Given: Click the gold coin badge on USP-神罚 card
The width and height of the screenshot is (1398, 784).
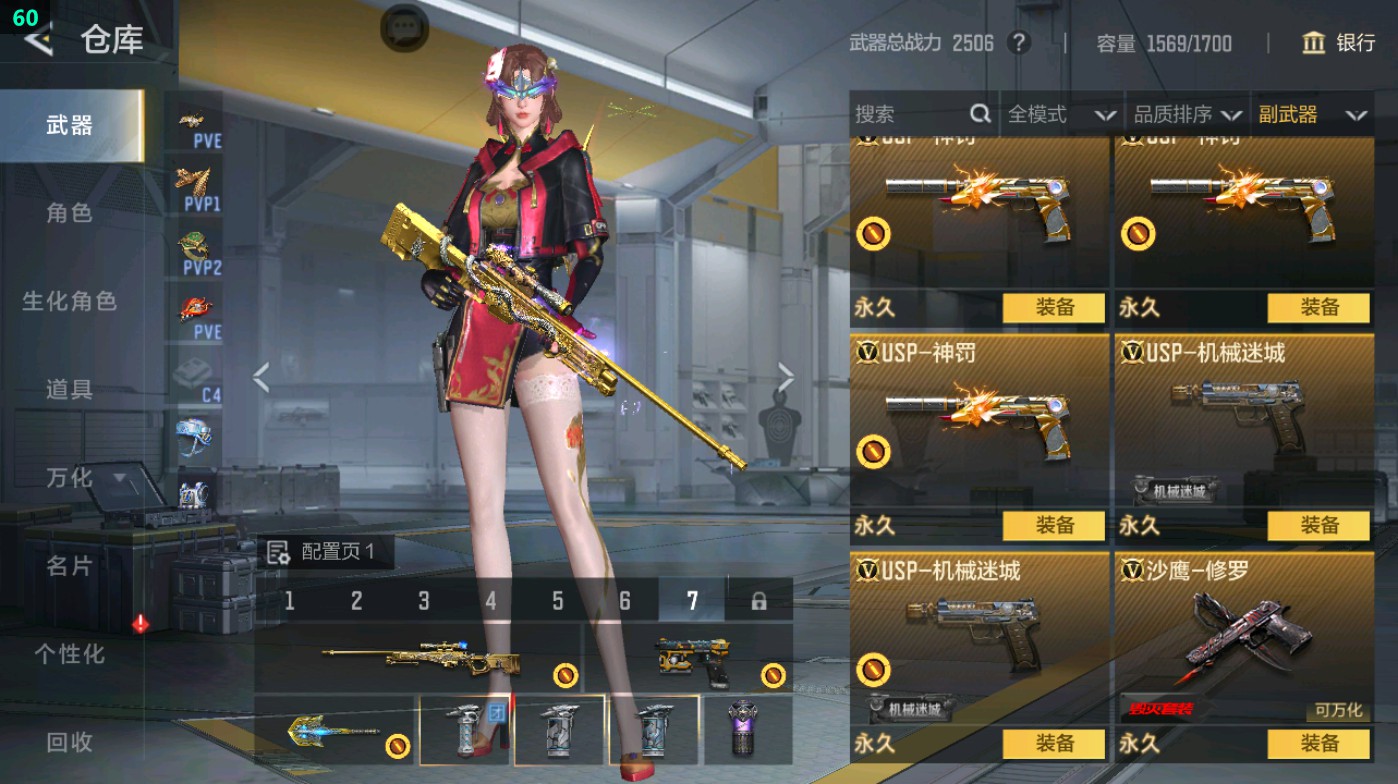Looking at the screenshot, I should point(873,453).
